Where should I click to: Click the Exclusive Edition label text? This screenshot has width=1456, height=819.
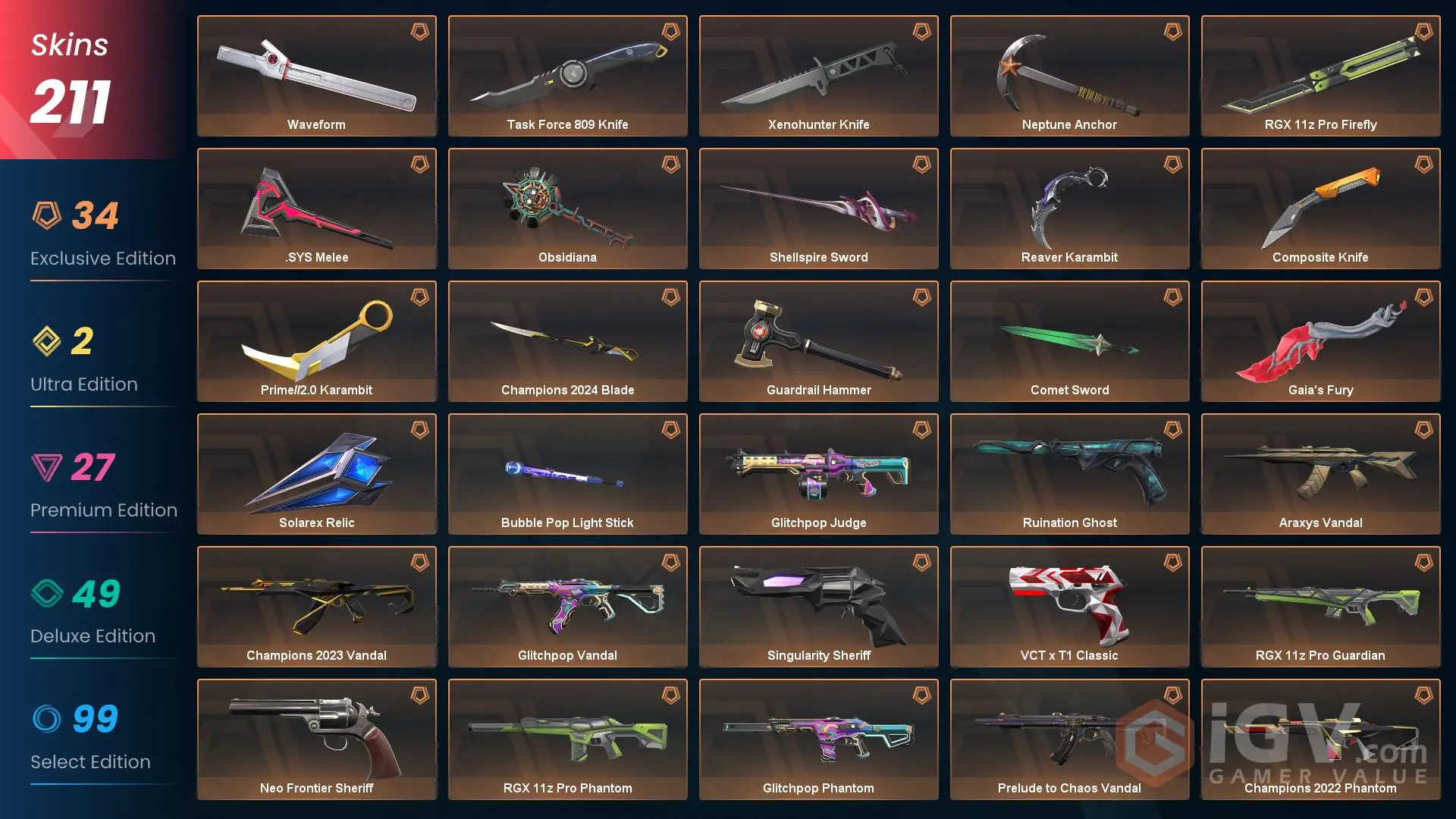(102, 259)
